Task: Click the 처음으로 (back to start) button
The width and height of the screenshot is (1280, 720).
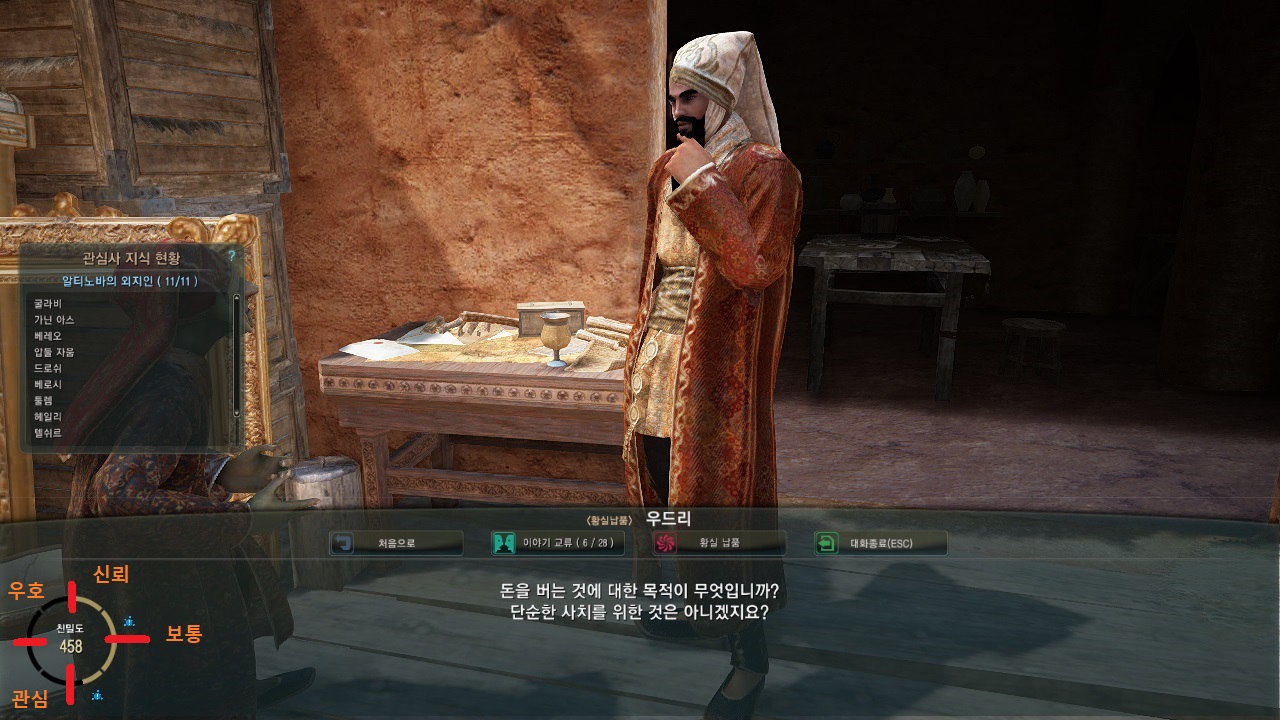Action: (x=396, y=543)
